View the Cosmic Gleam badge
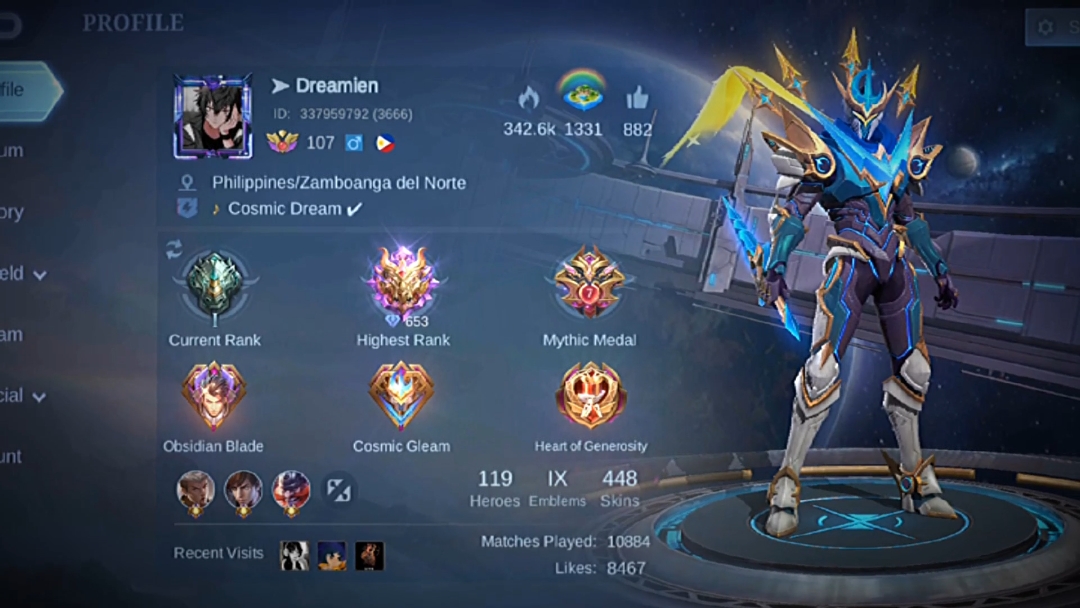1080x608 pixels. coord(401,396)
